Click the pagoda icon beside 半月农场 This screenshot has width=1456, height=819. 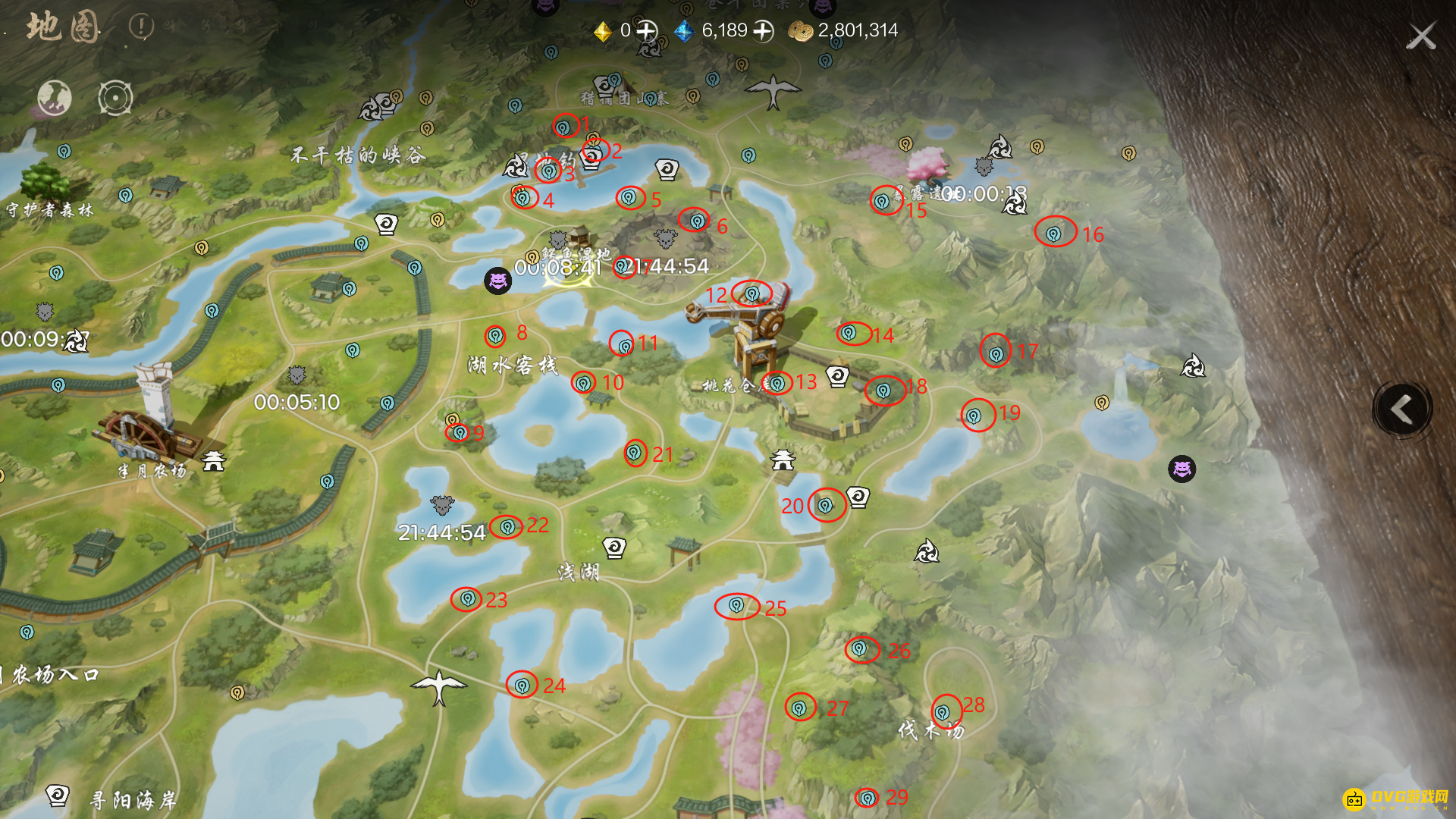[214, 460]
